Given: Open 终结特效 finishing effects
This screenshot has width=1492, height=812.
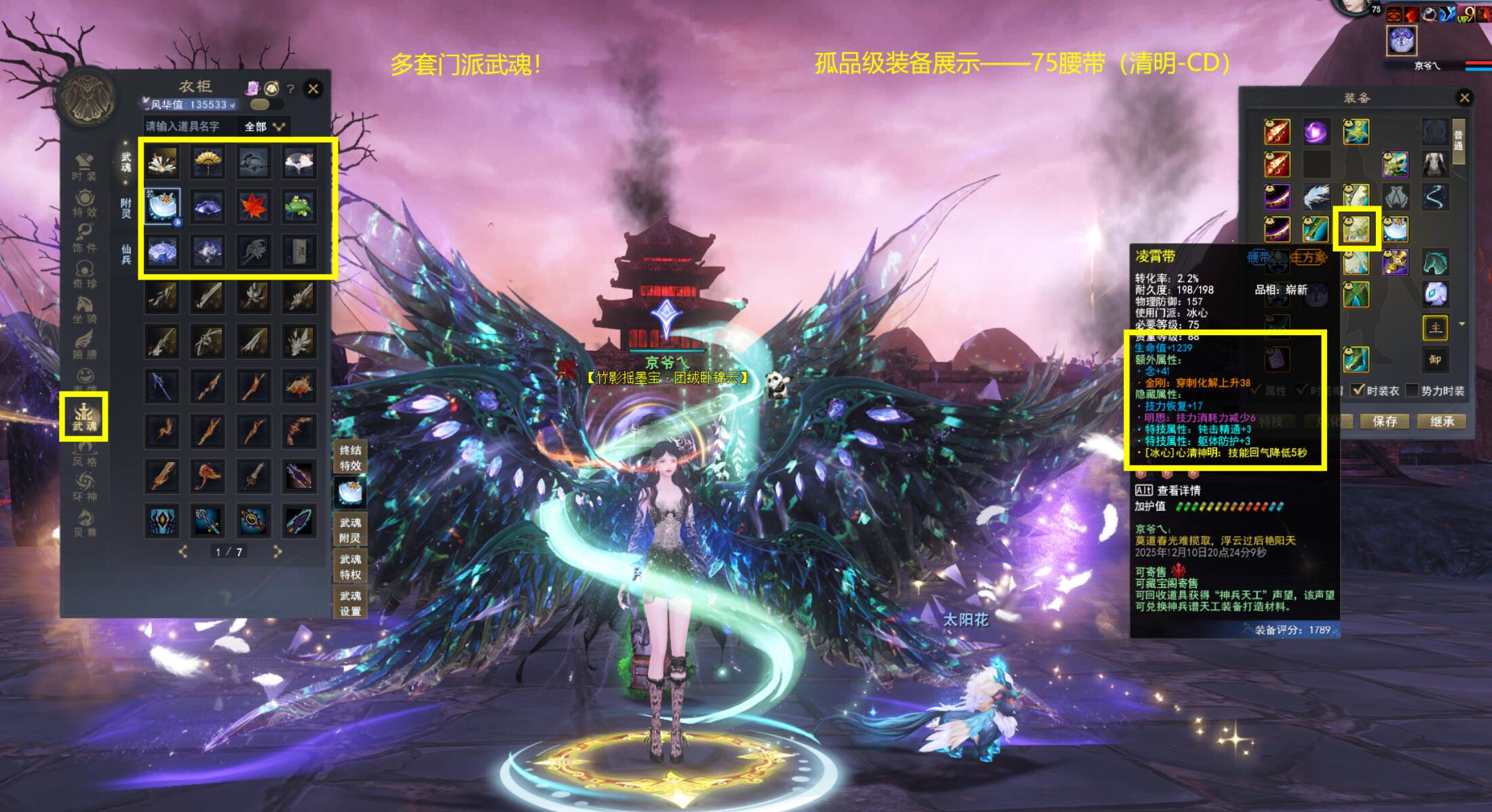Looking at the screenshot, I should (350, 457).
